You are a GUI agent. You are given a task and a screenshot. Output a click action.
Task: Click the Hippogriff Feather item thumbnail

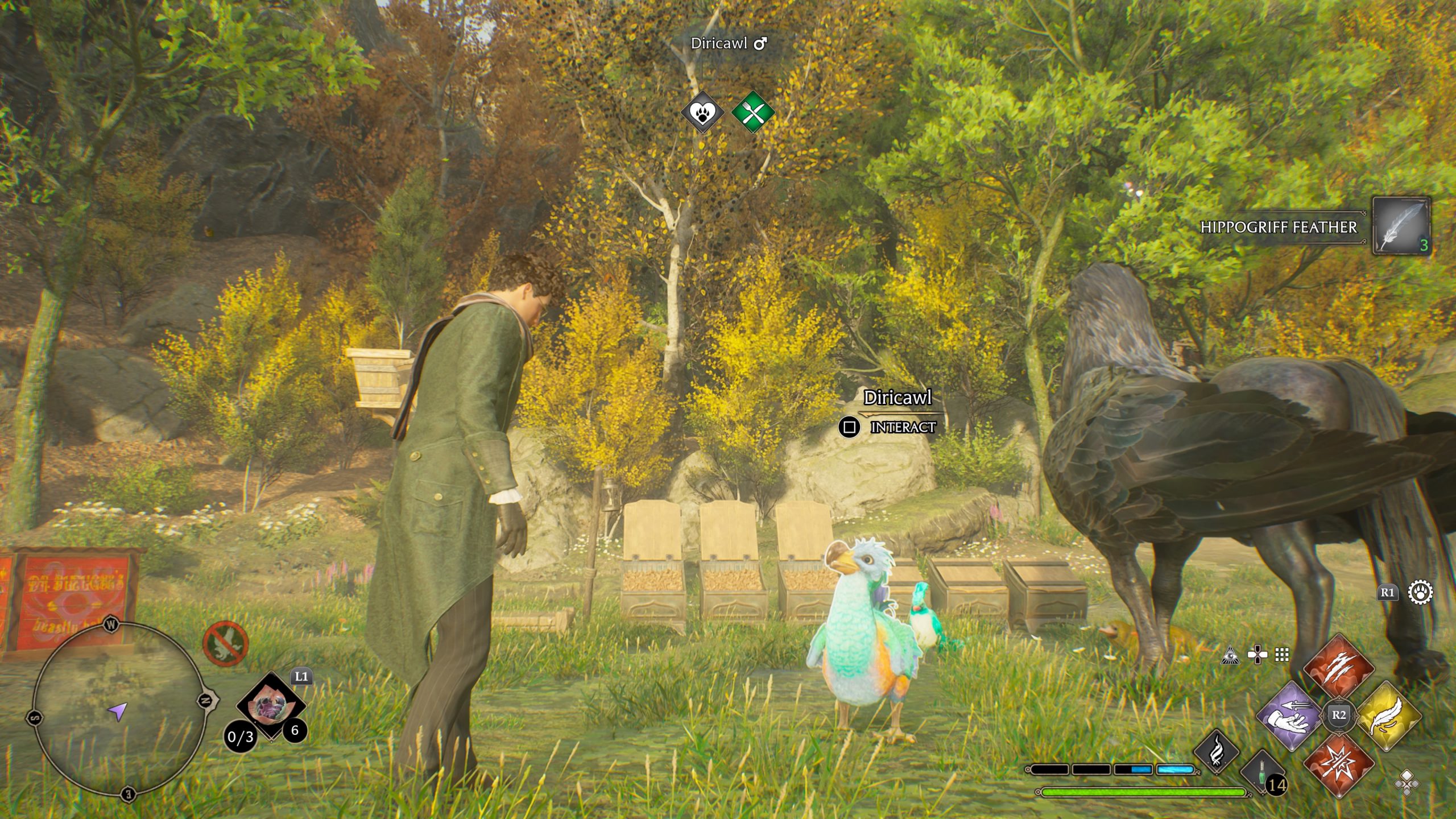click(x=1401, y=226)
